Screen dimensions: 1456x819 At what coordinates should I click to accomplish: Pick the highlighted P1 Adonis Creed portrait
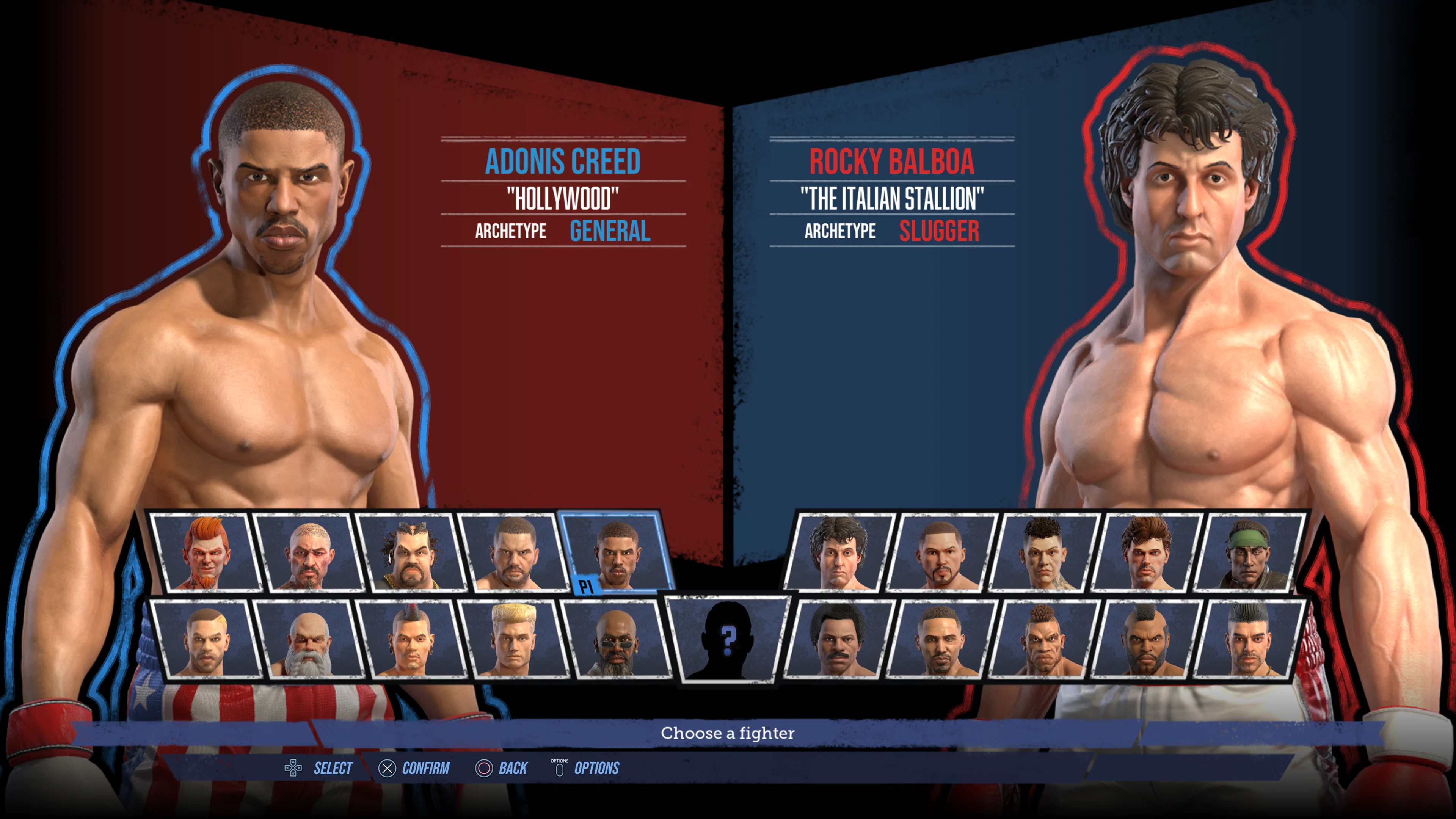[x=616, y=552]
